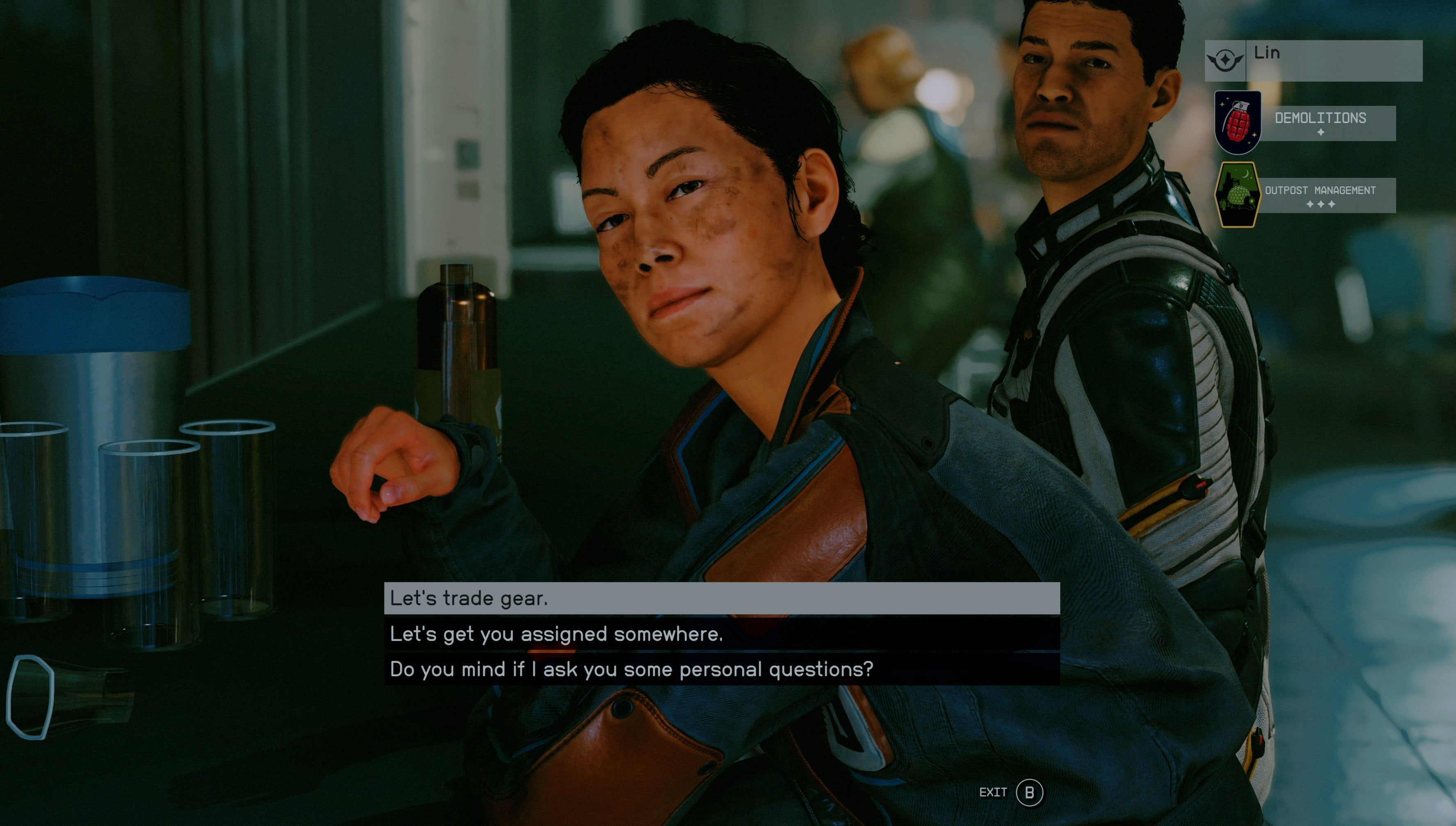Select "Let's get you assigned somewhere." reply
Viewport: 1456px width, 826px height.
tap(722, 634)
